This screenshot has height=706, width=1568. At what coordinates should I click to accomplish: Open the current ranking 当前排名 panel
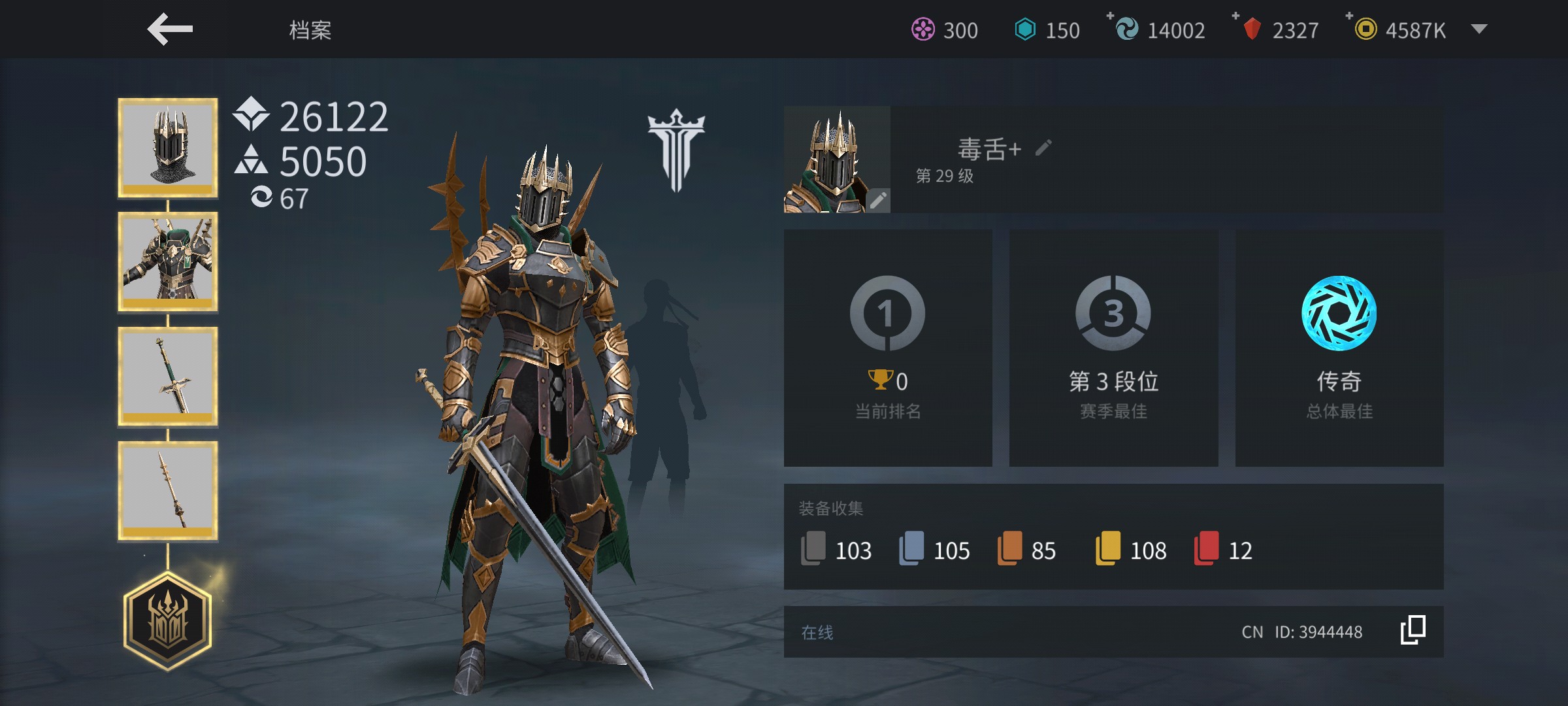(x=888, y=348)
